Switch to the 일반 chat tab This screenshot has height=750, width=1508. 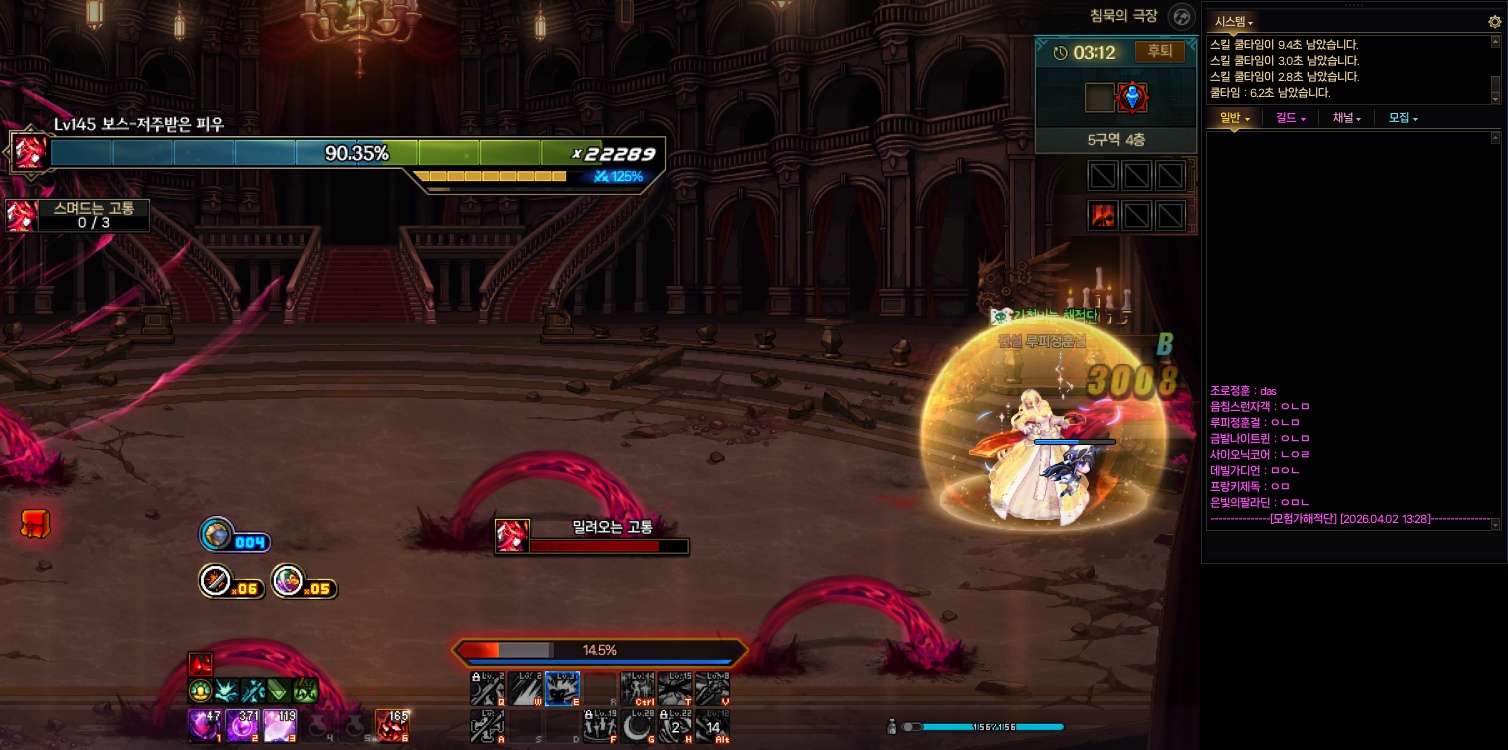pyautogui.click(x=1233, y=118)
